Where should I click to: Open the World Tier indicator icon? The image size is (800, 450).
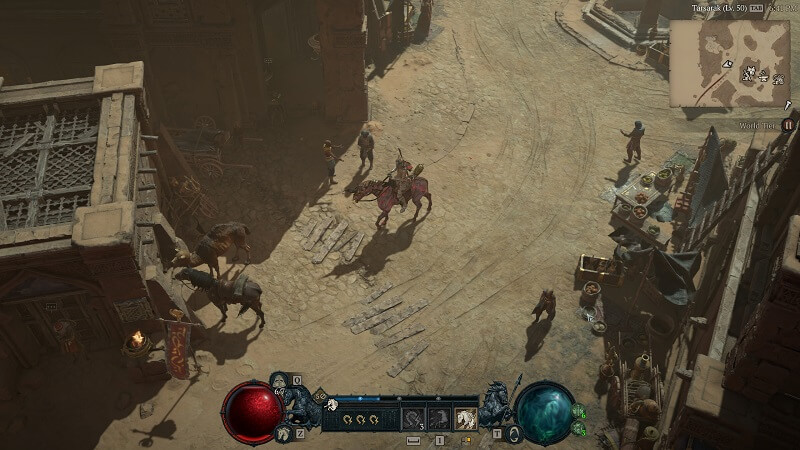coord(788,125)
